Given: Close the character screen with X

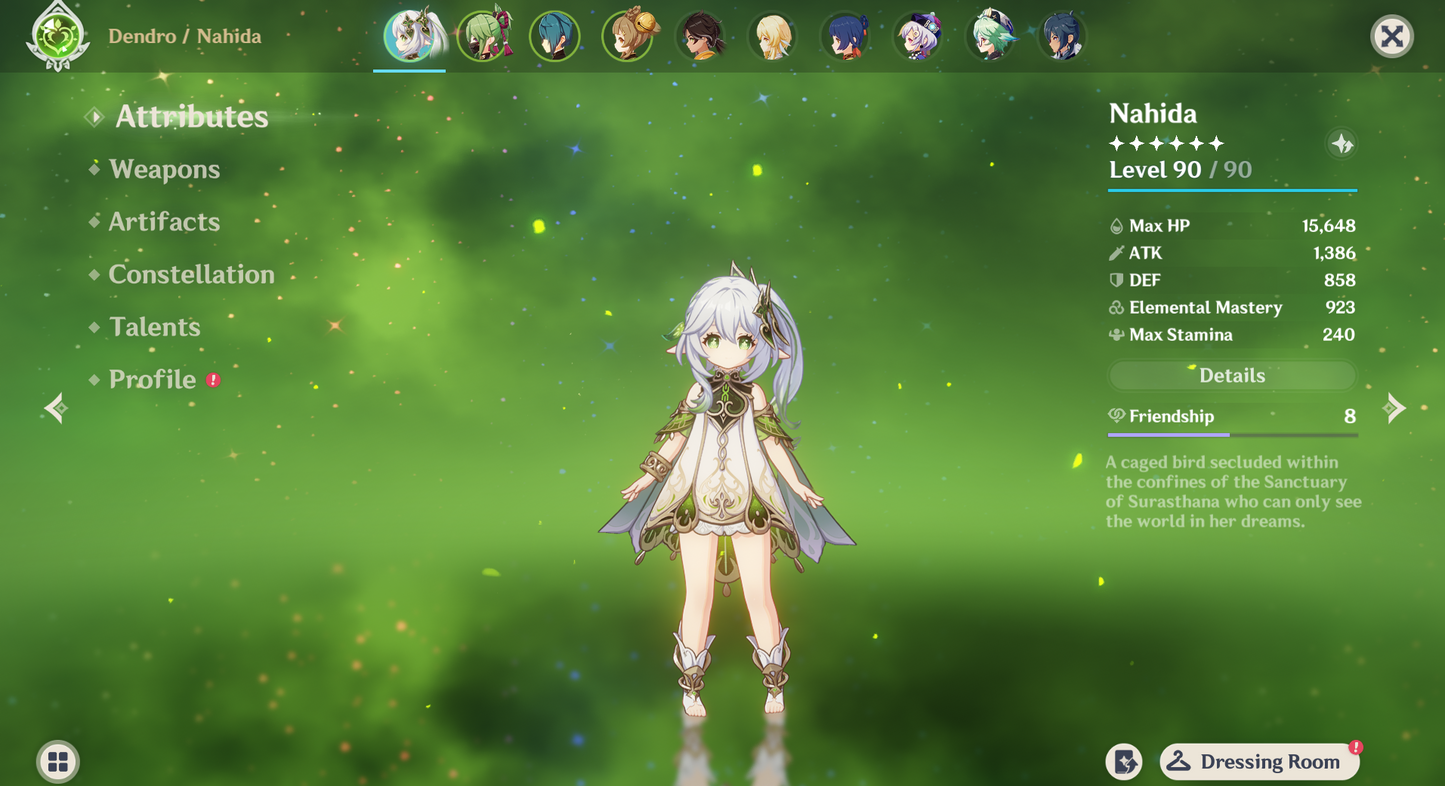Looking at the screenshot, I should pyautogui.click(x=1391, y=38).
